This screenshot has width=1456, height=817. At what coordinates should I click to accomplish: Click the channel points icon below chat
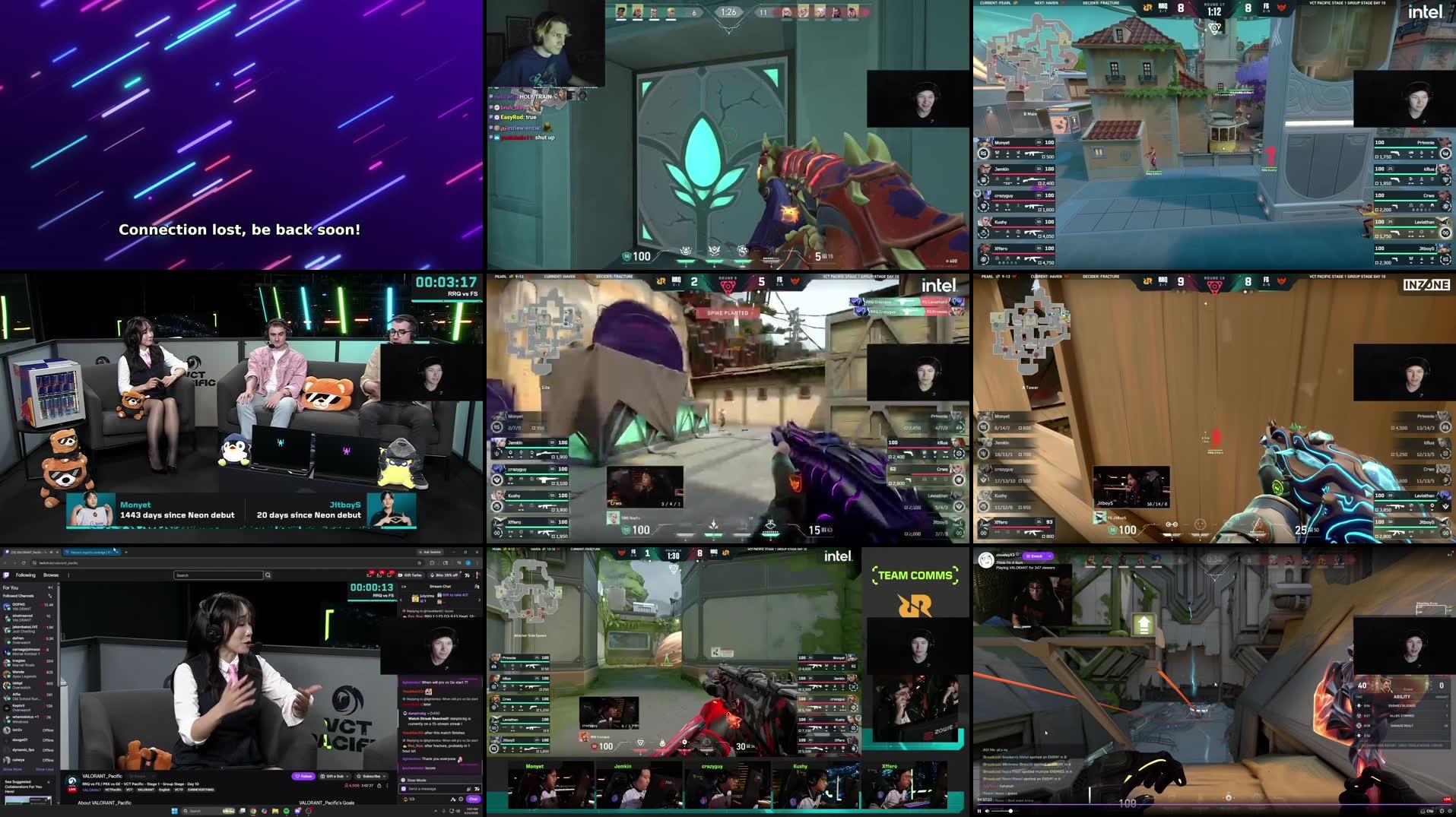click(405, 799)
